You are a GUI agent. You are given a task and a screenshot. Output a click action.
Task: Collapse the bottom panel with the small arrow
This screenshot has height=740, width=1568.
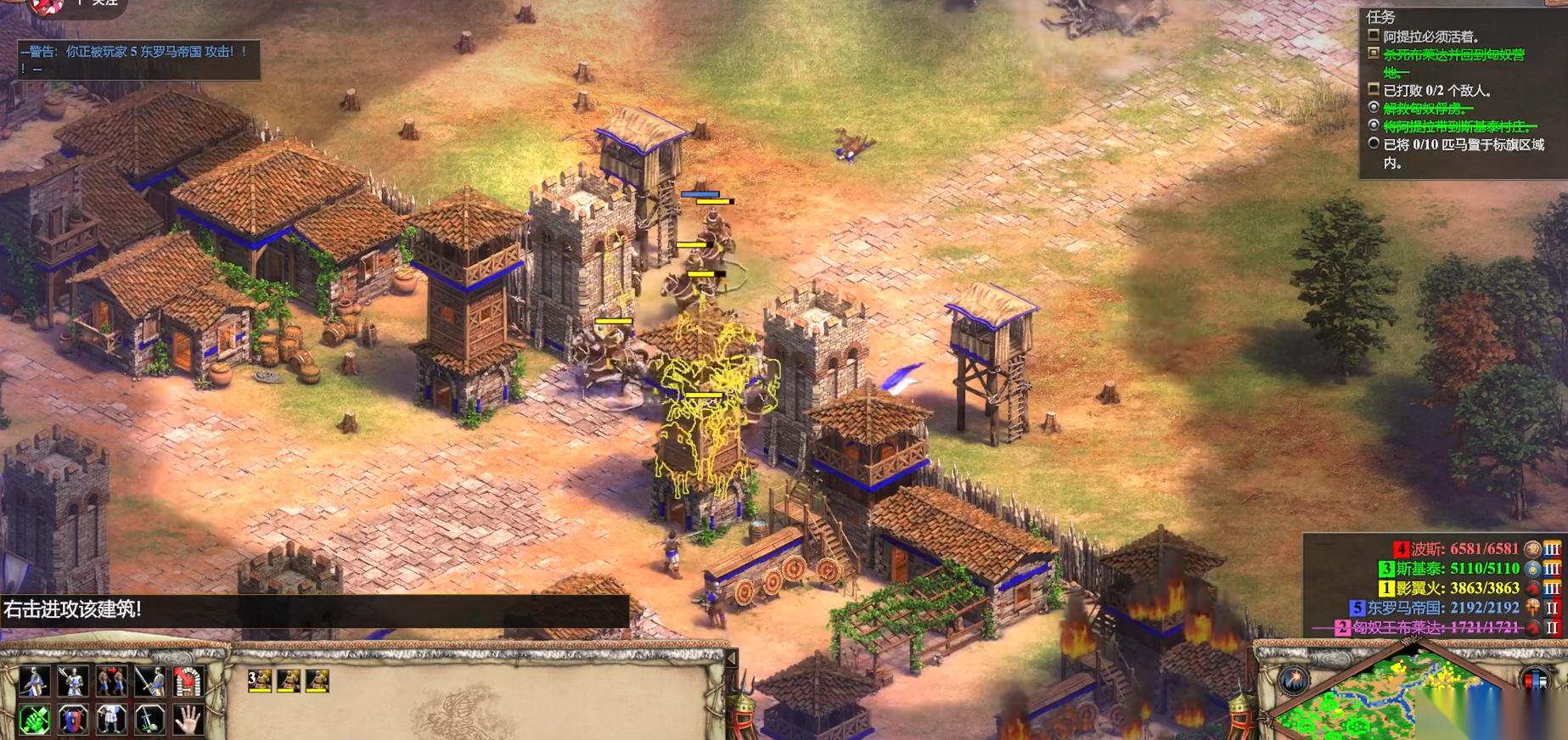point(731,658)
